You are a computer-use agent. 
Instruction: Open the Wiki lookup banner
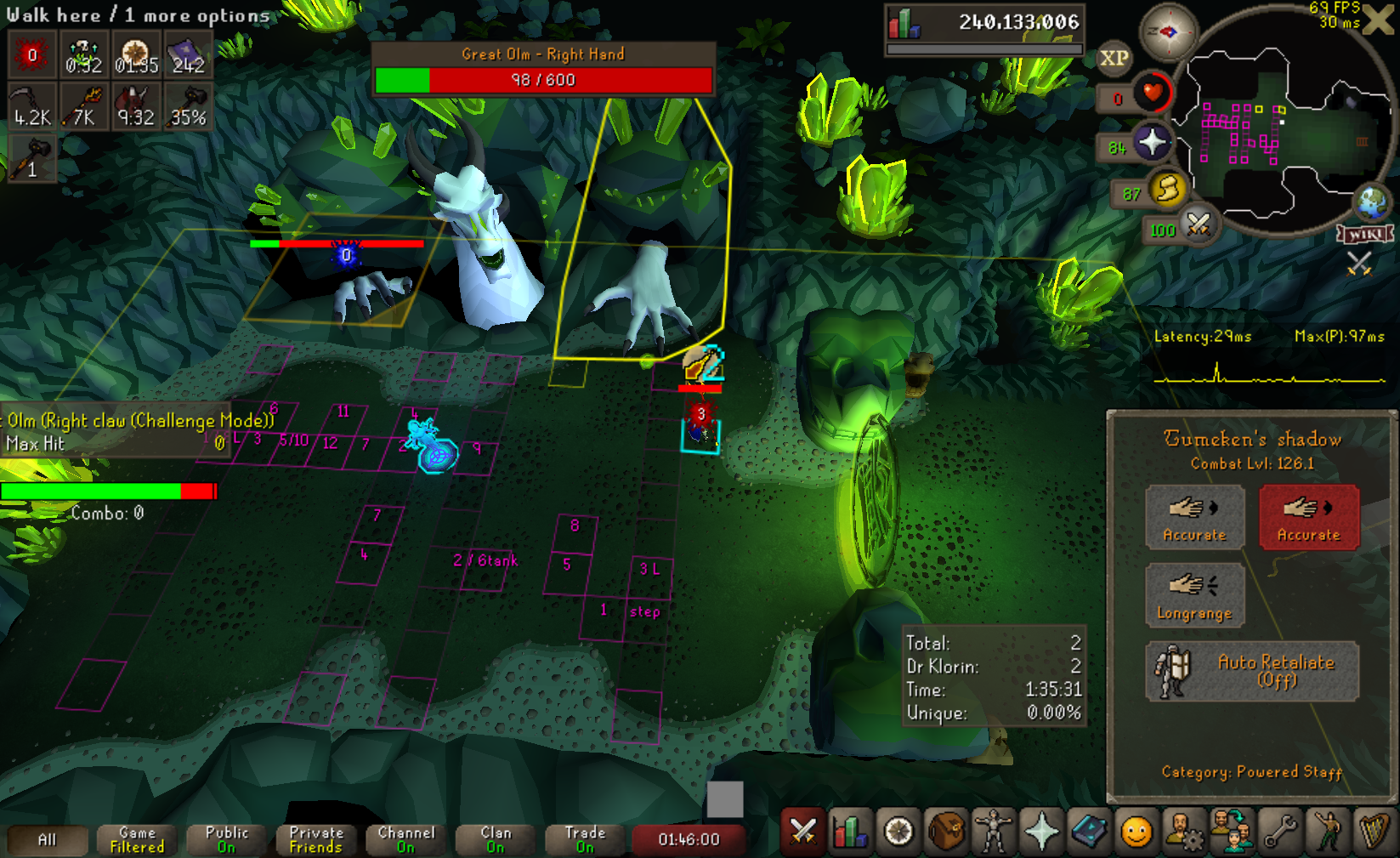point(1365,234)
